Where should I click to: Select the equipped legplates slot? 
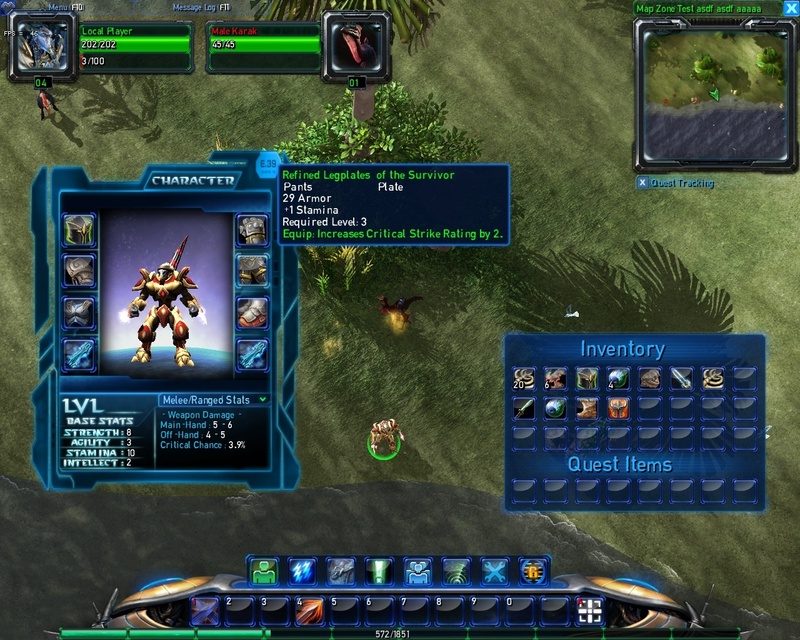(x=251, y=270)
